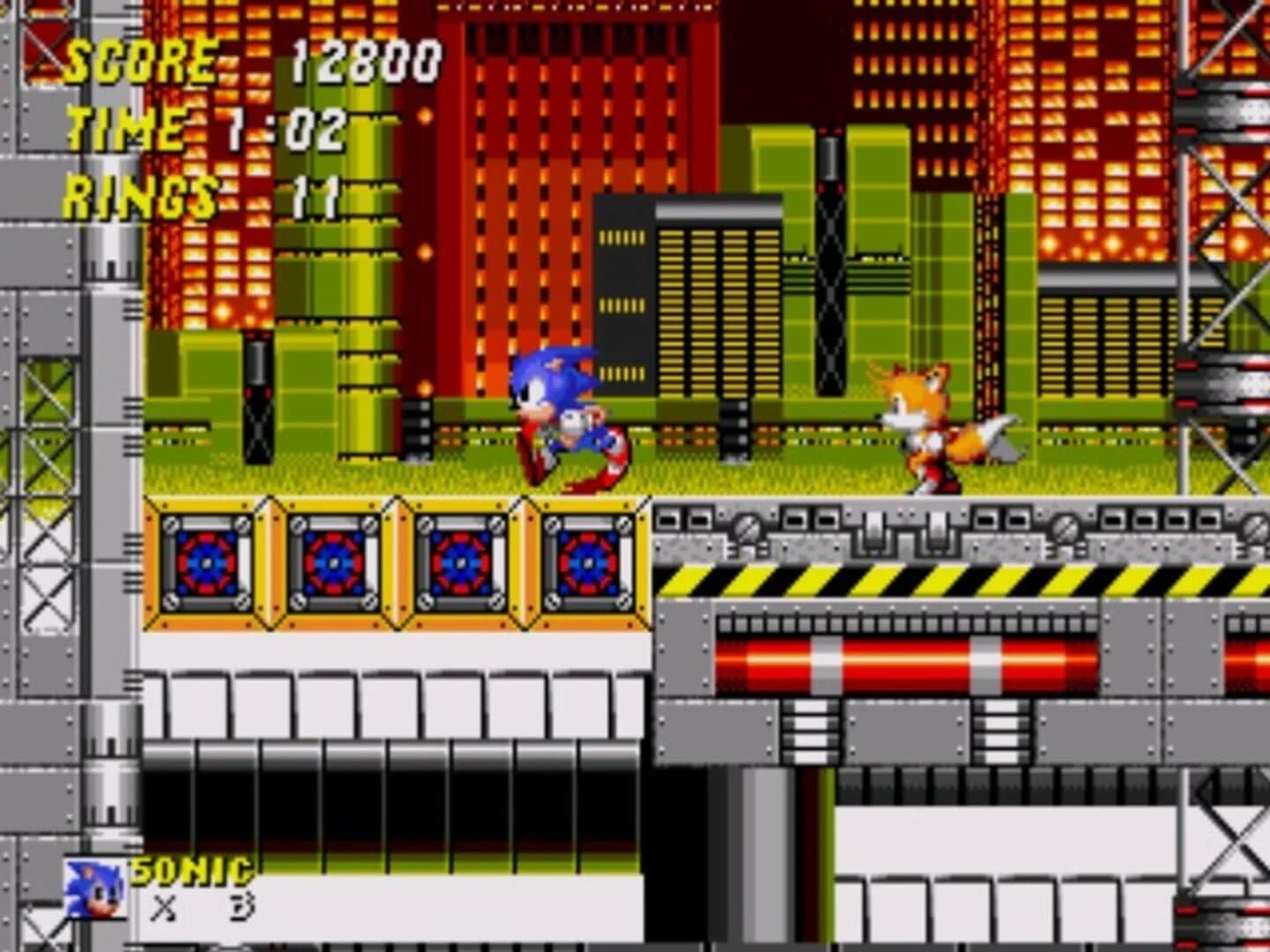Click the rightmost blue circular machinery panel

tap(587, 564)
